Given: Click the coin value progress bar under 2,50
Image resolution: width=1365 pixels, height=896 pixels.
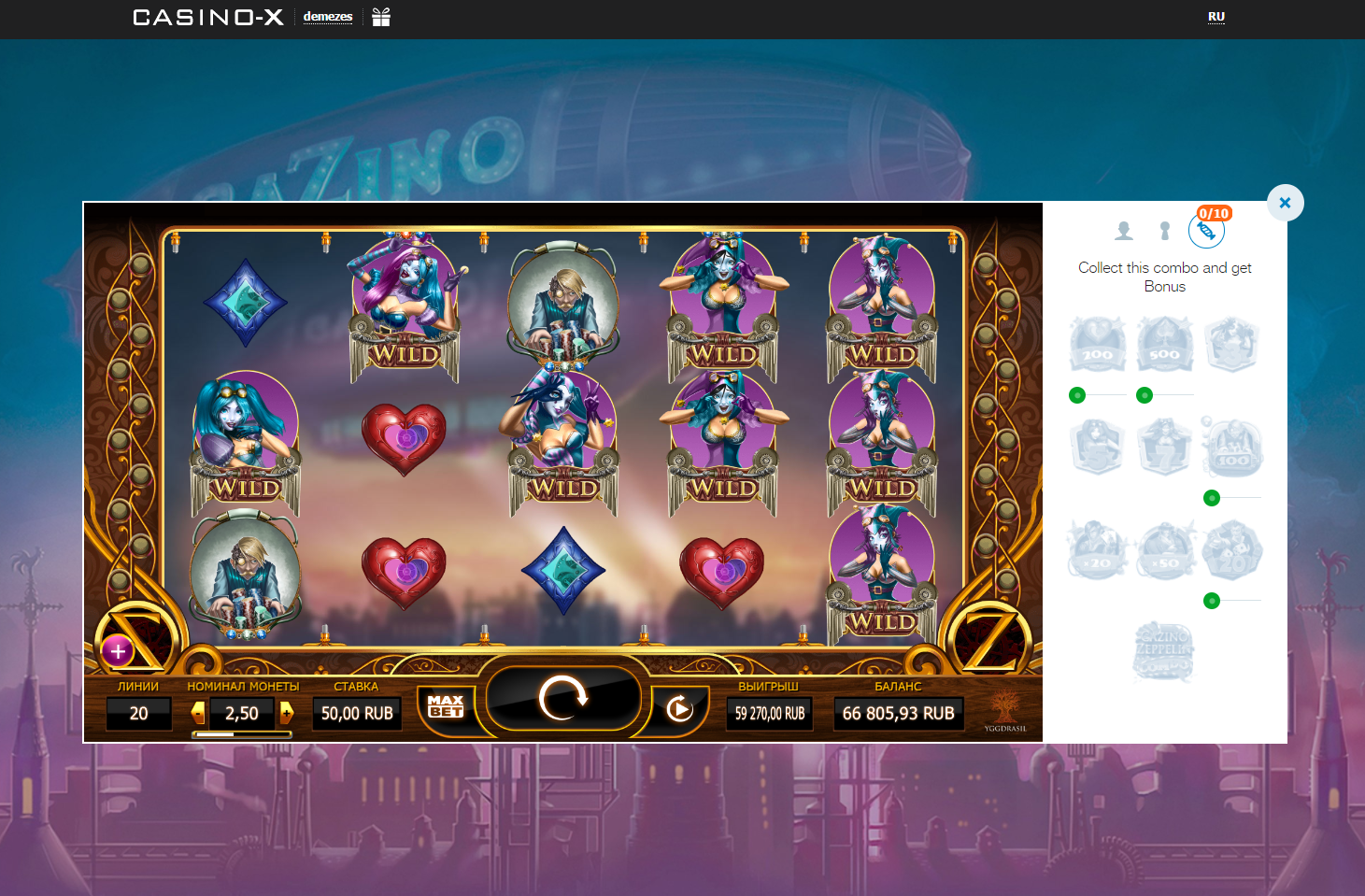Looking at the screenshot, I should tap(242, 732).
